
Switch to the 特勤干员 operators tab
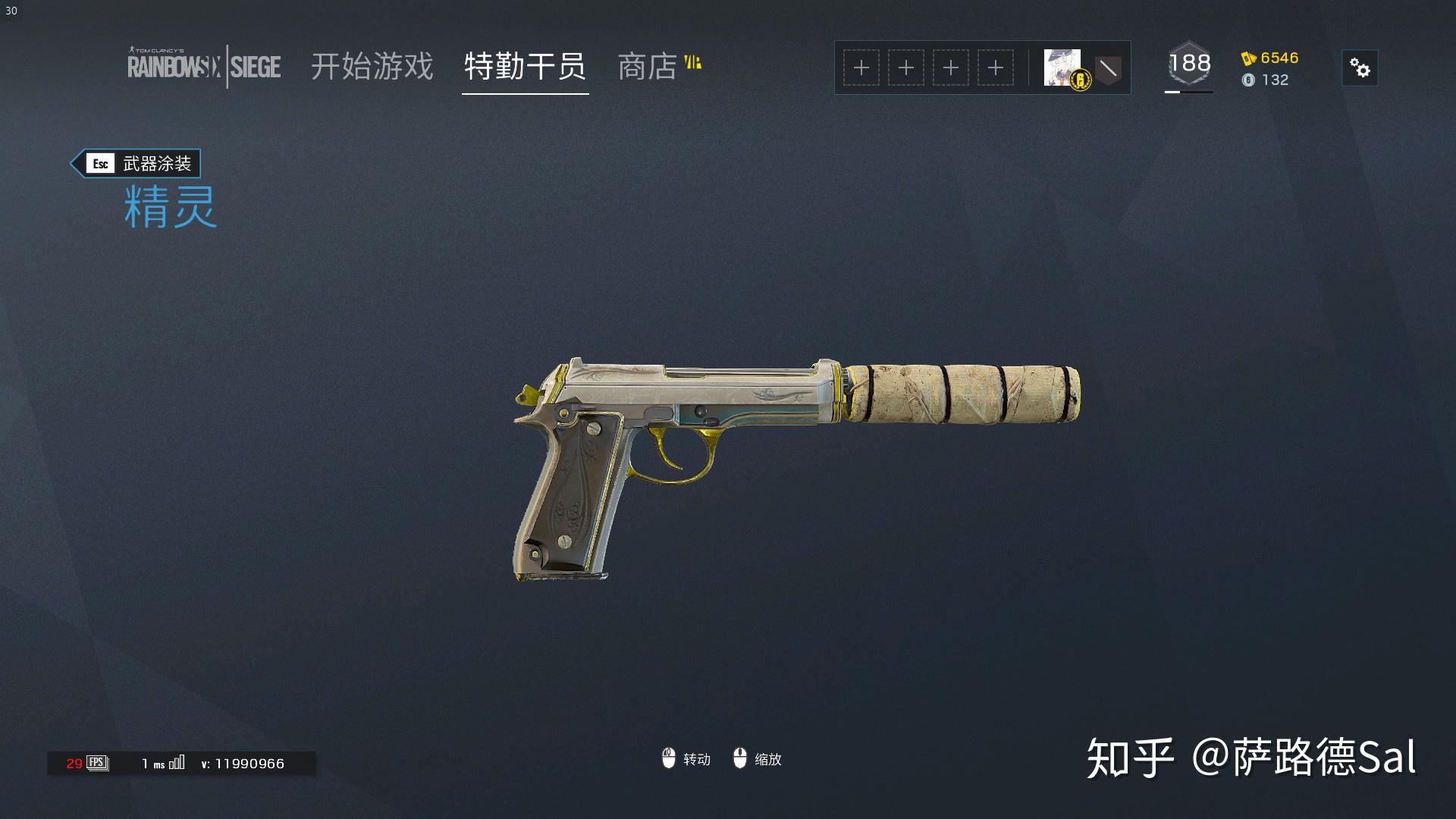[525, 67]
